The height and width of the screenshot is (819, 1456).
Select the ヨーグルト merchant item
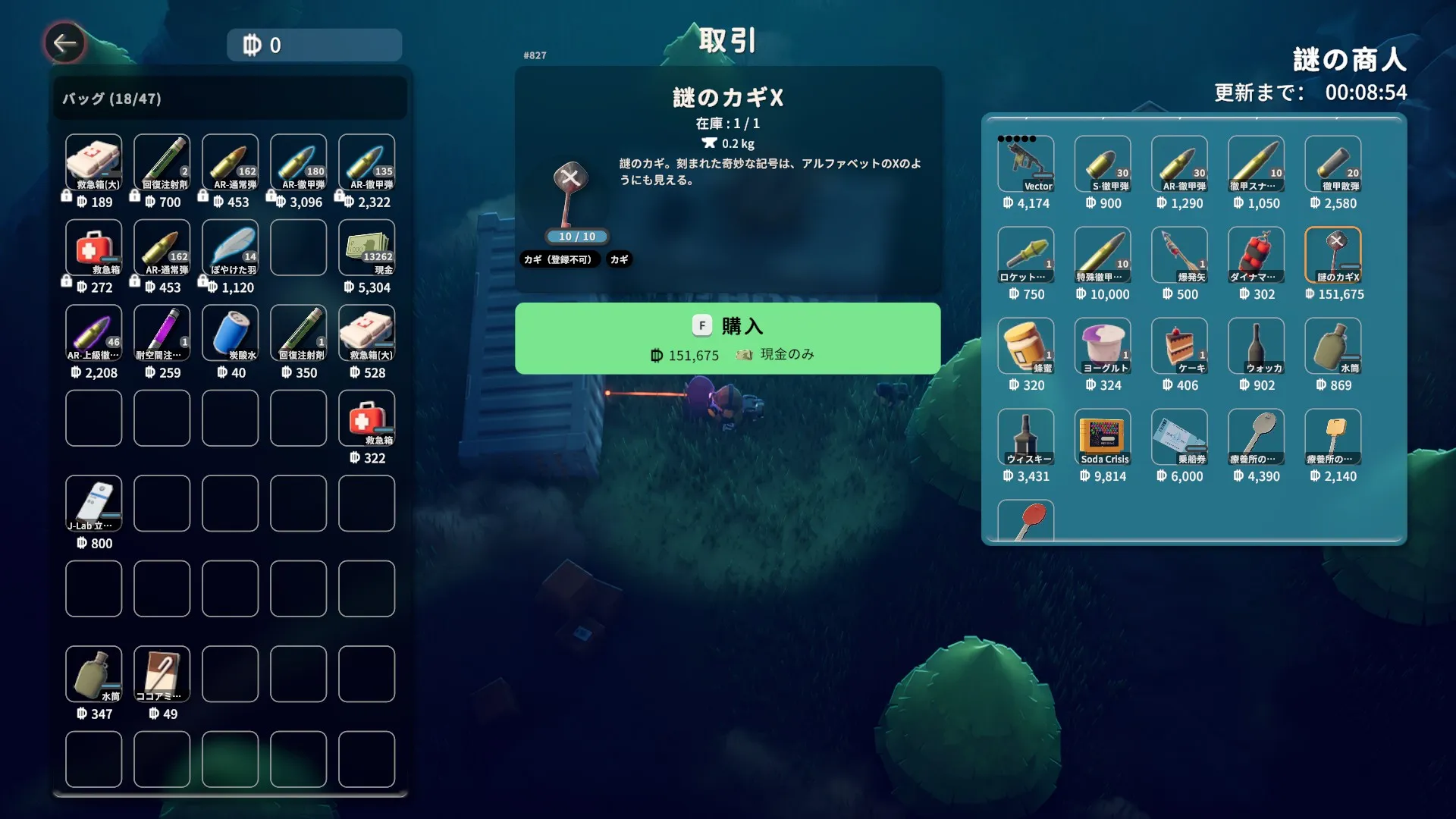coord(1102,346)
